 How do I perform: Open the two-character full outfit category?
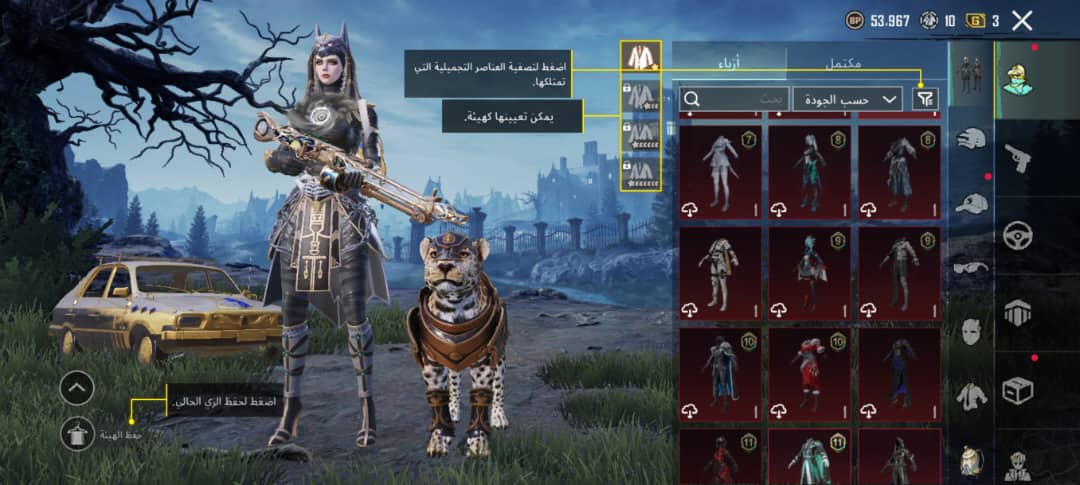(x=971, y=75)
